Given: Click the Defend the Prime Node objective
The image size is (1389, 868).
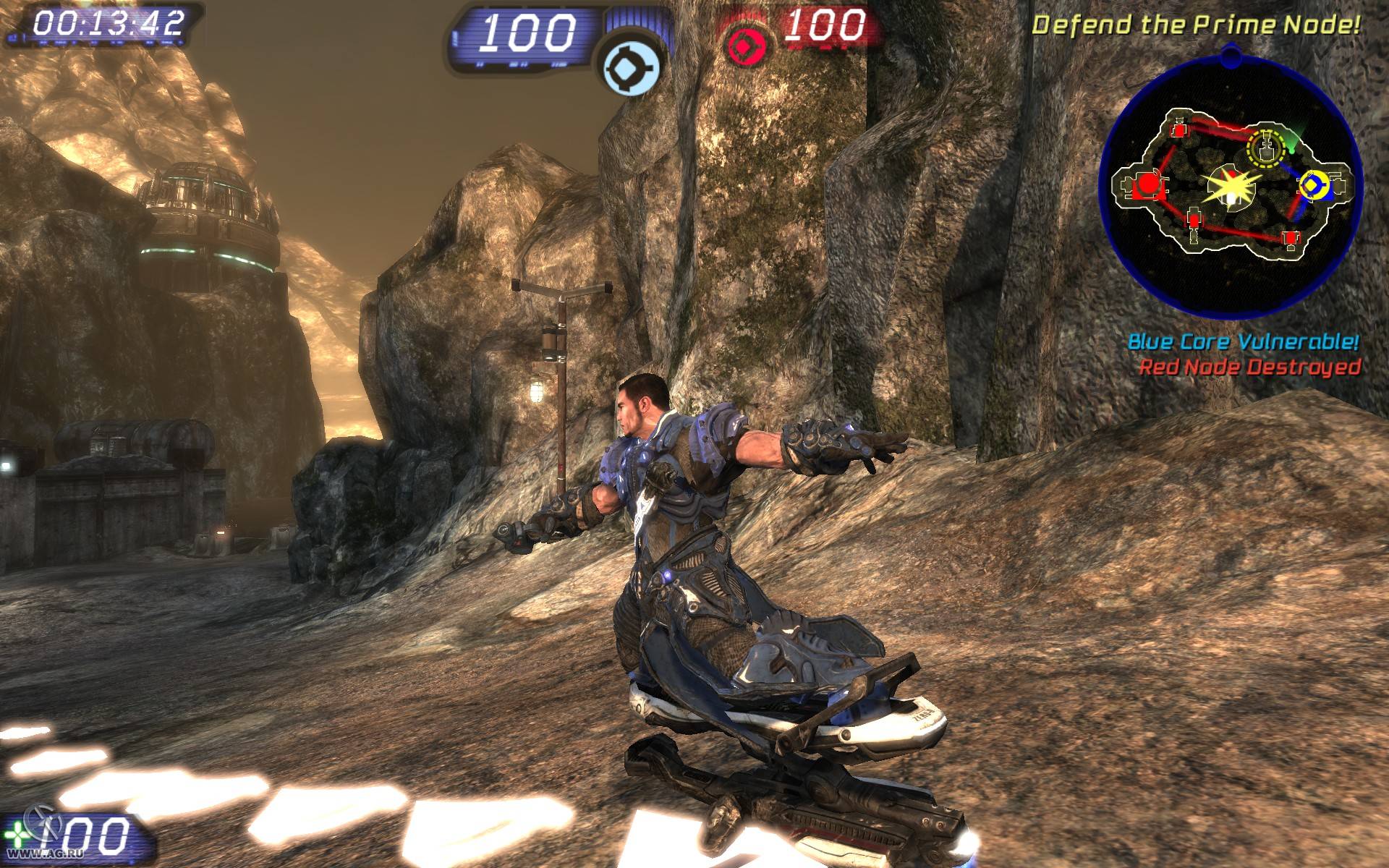Looking at the screenshot, I should pyautogui.click(x=1195, y=25).
